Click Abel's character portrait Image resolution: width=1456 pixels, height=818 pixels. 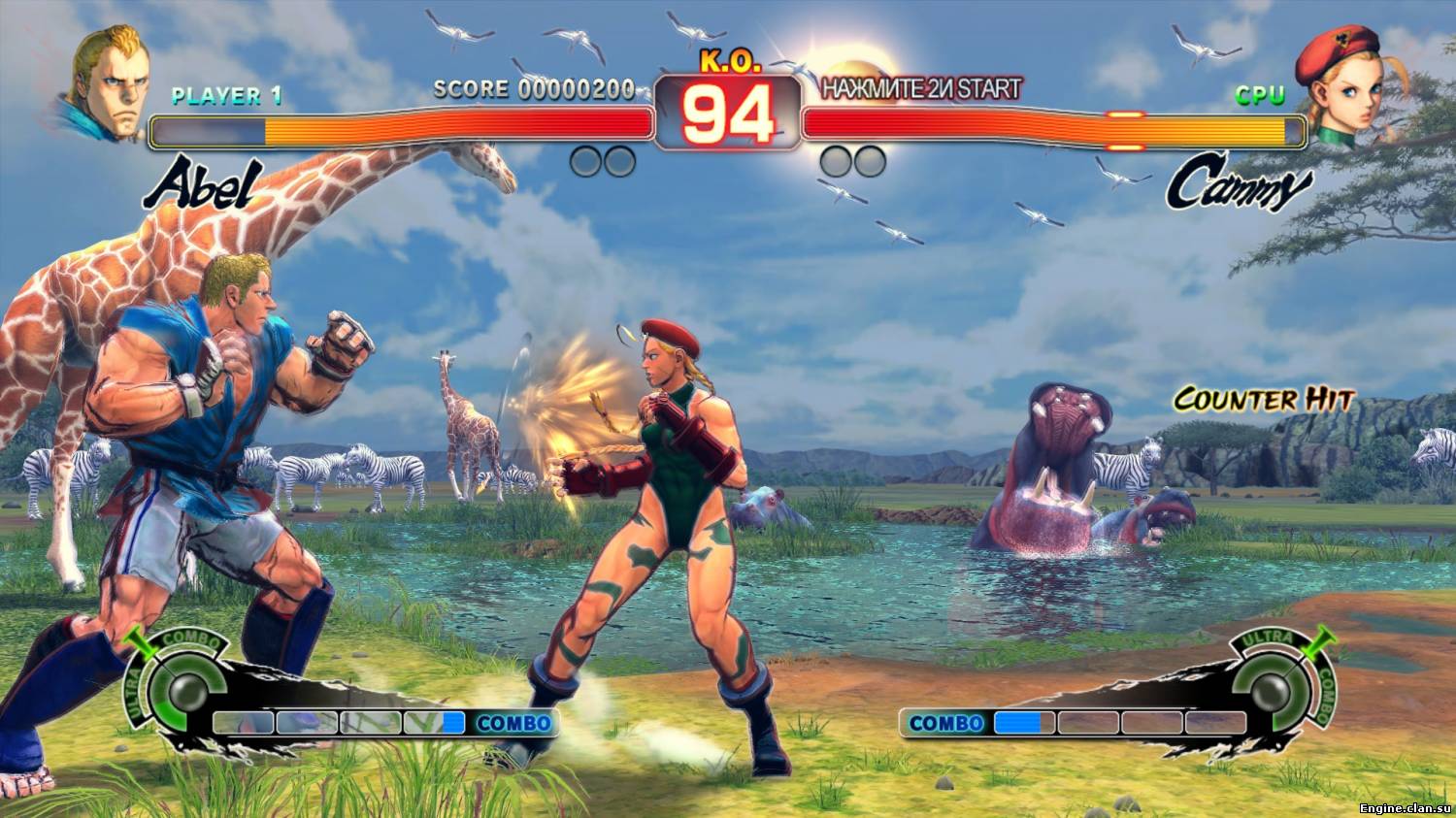coord(109,83)
